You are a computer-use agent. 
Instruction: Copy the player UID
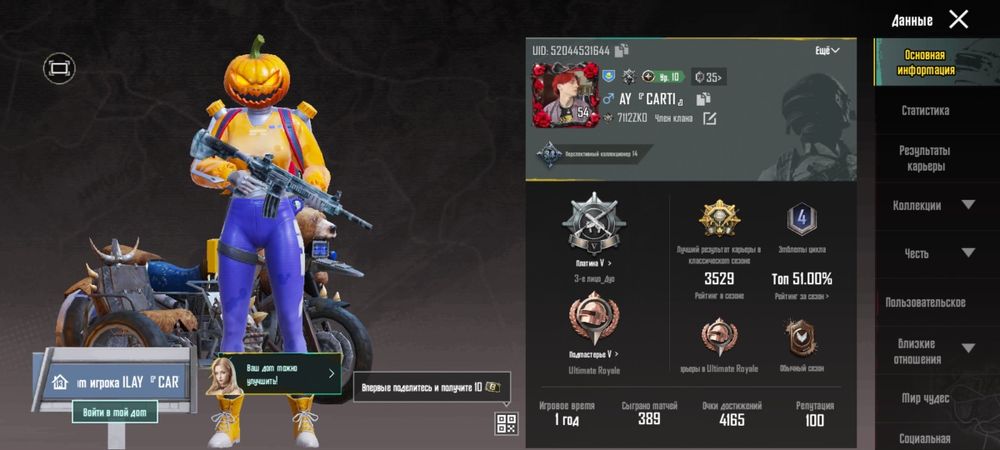tap(622, 50)
